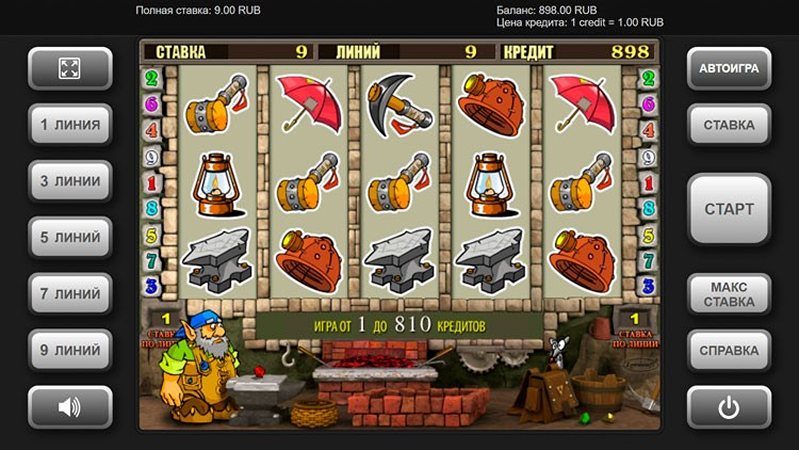
Task: Start АВТОИГРА auto-play mode
Action: pos(728,69)
